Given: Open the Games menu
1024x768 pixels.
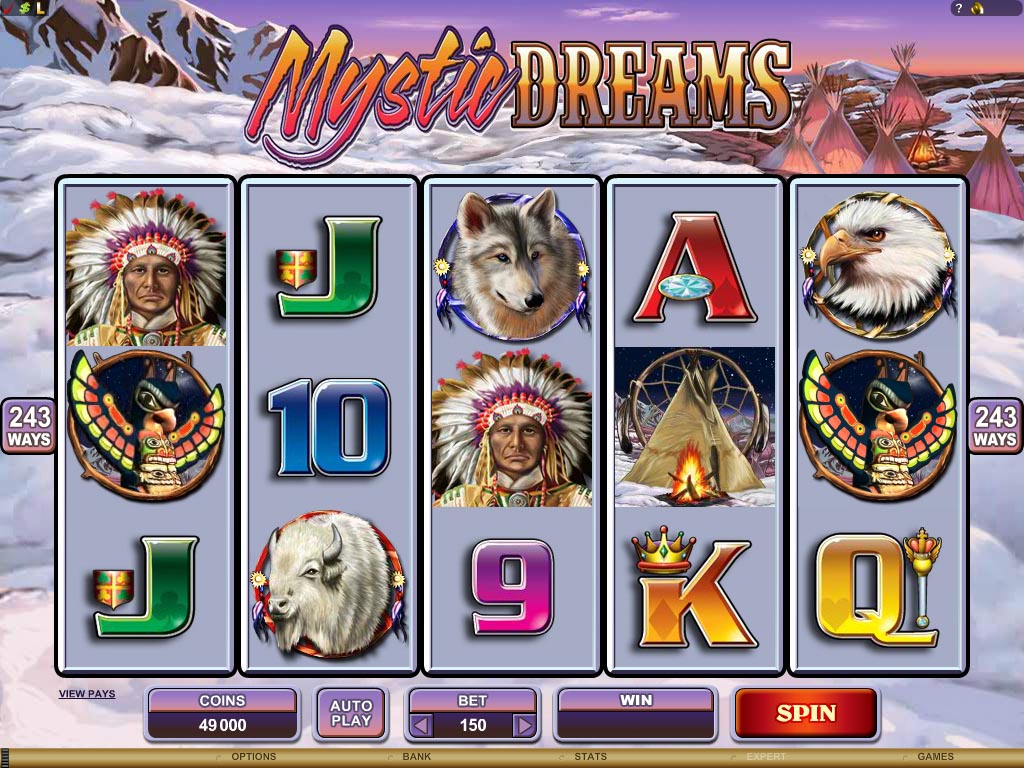Looking at the screenshot, I should click(935, 757).
